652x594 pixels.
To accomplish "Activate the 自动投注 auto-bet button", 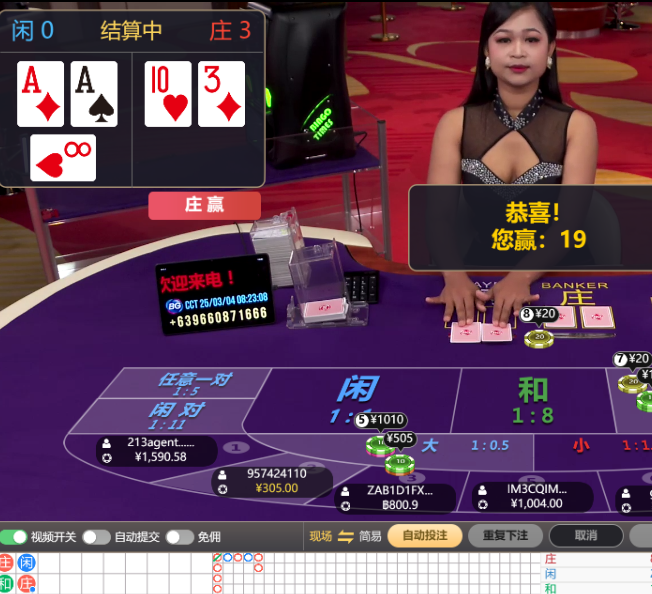I will [x=424, y=536].
